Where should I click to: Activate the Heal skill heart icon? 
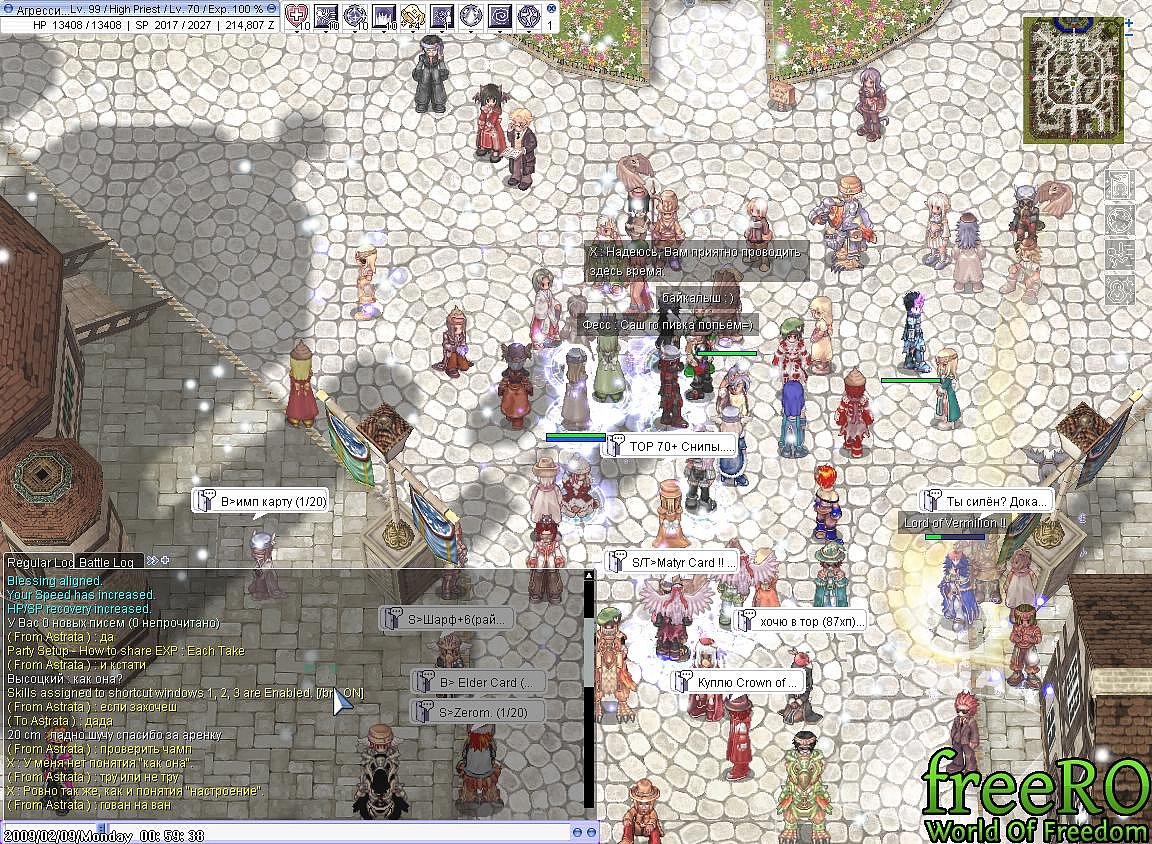coord(298,15)
